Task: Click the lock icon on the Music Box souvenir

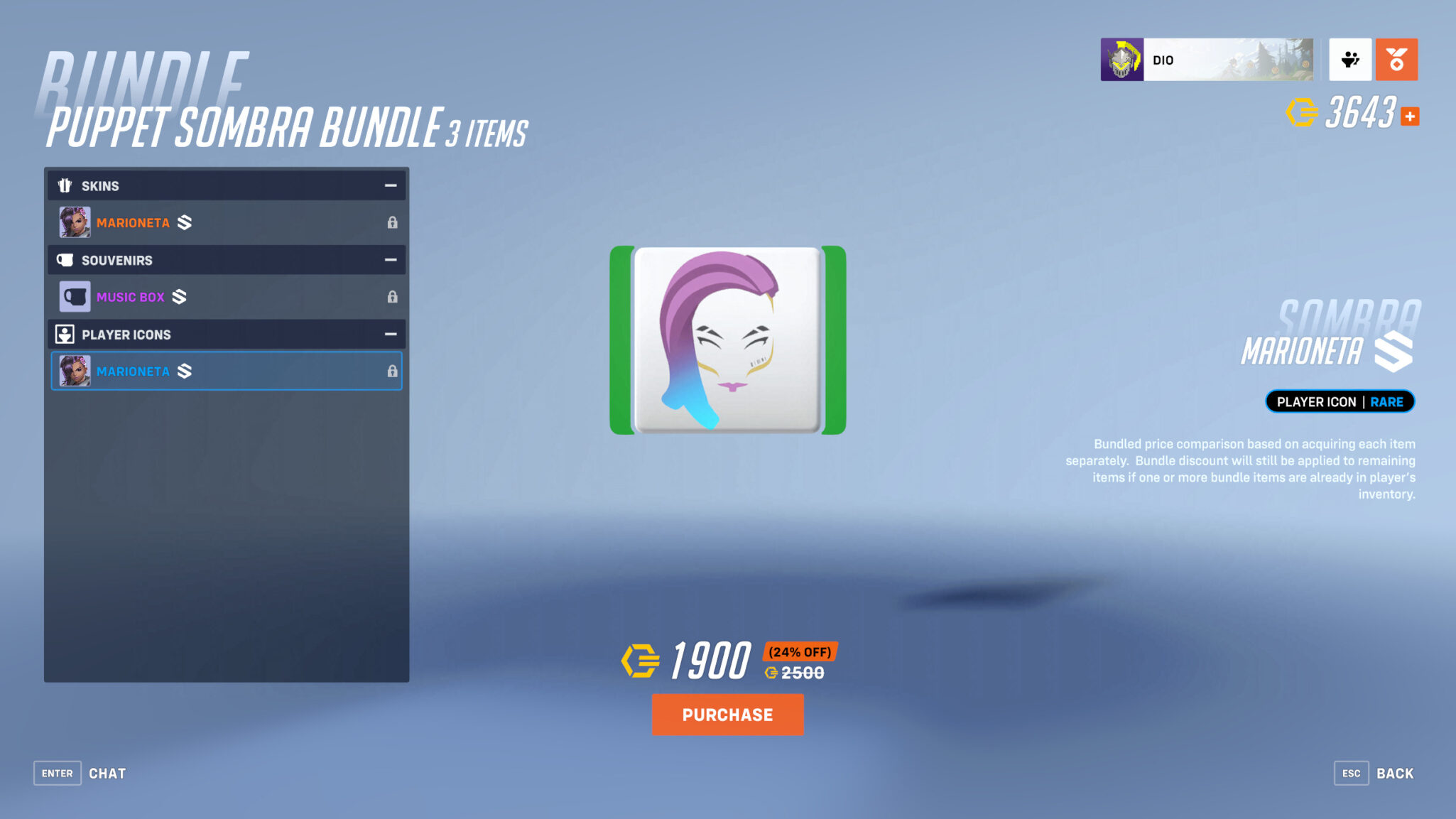Action: pos(393,296)
